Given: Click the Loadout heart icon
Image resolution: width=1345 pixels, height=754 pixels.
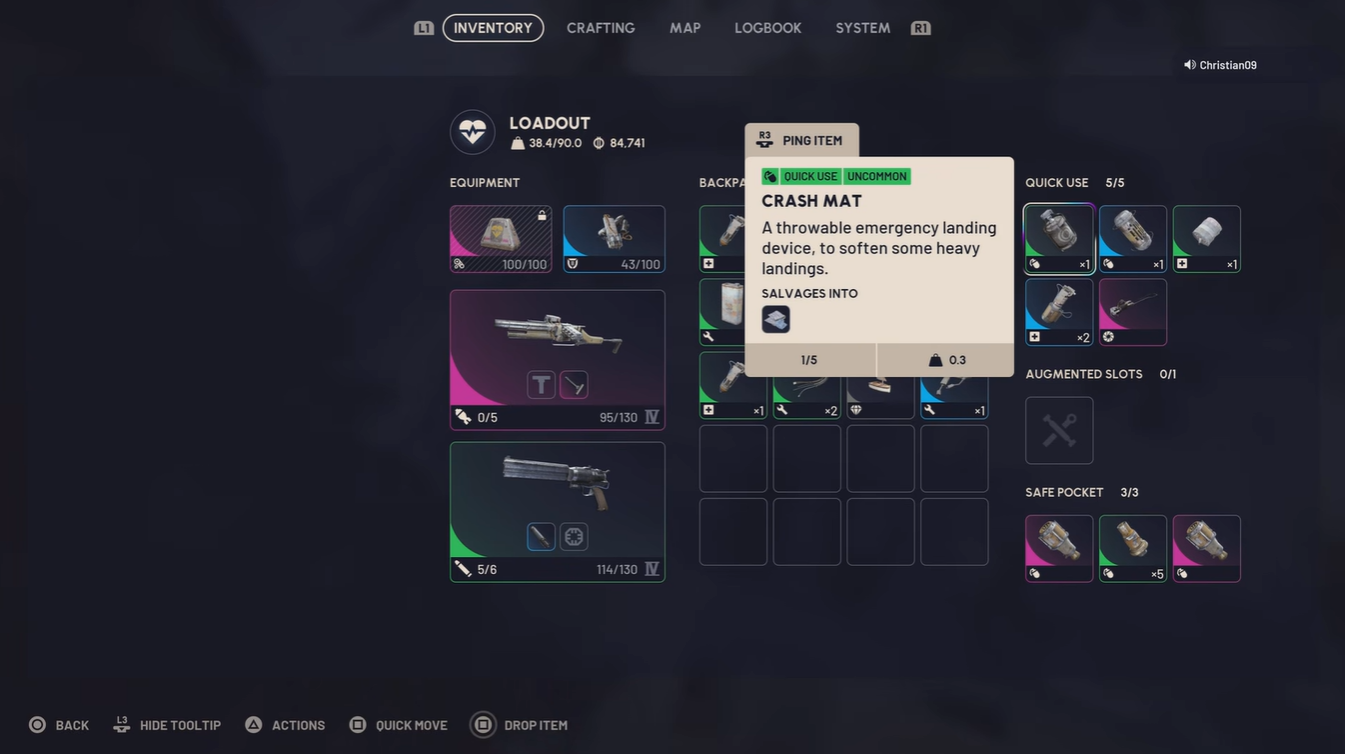Looking at the screenshot, I should (471, 131).
